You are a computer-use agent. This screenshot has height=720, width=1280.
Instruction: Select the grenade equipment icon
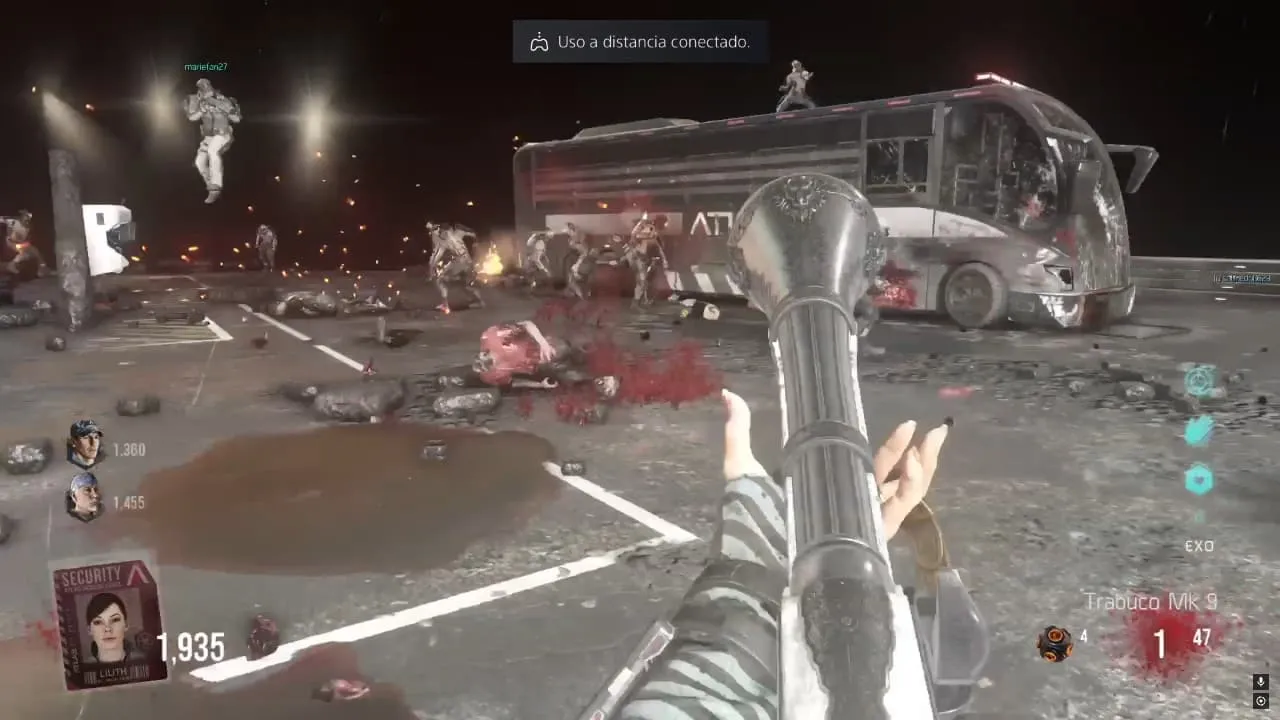[x=1053, y=643]
